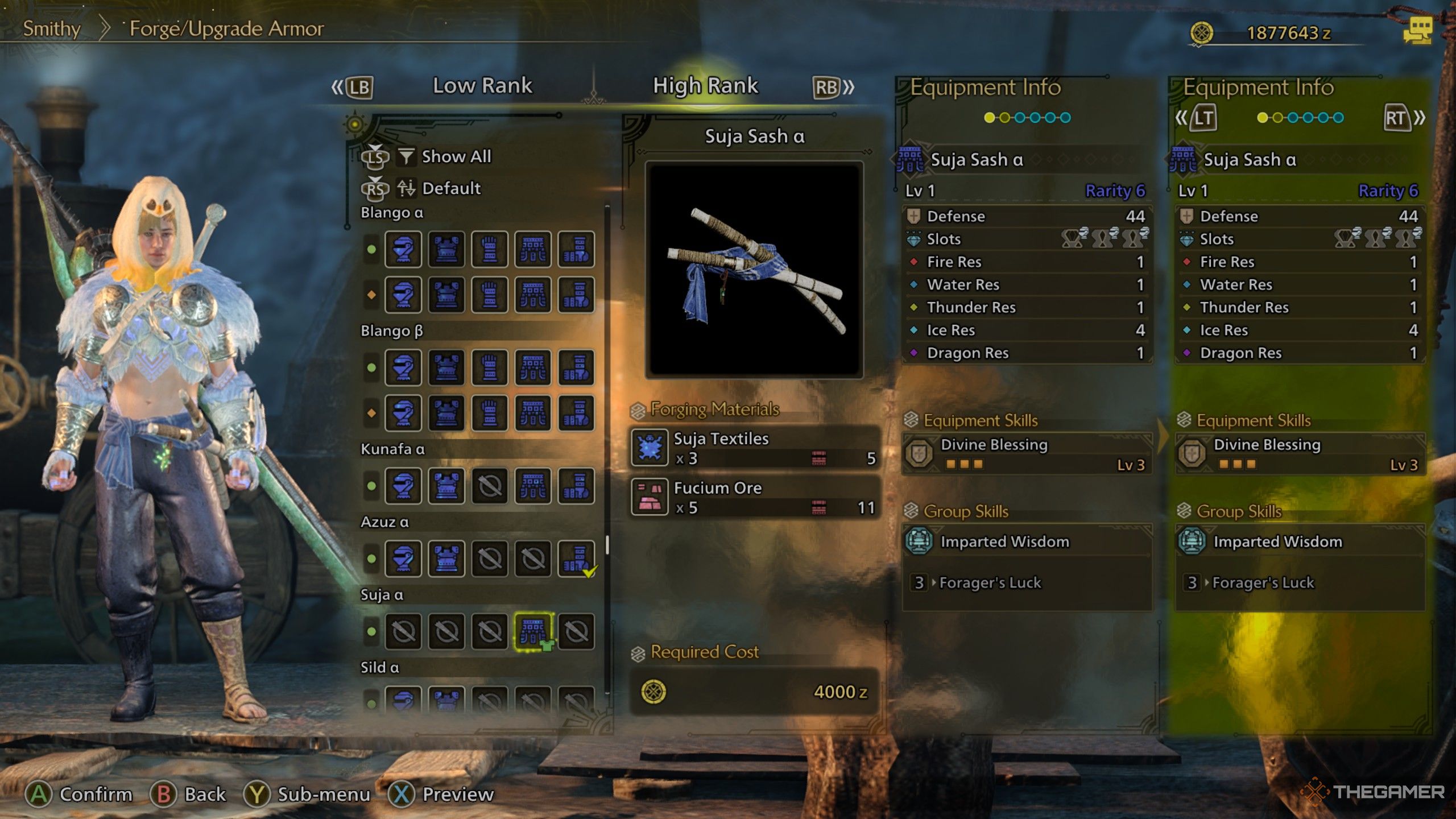Open the Show All filter
The height and width of the screenshot is (819, 1456).
[456, 156]
